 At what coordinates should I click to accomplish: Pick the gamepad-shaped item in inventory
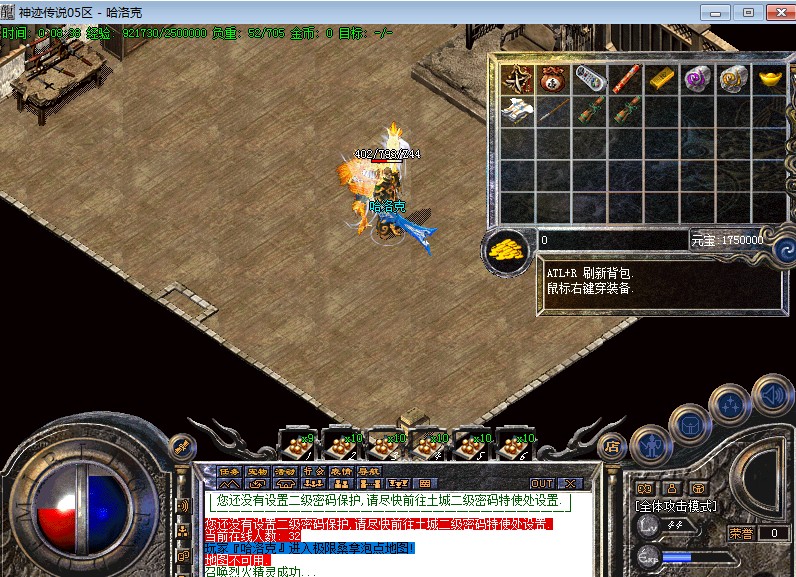pos(589,78)
